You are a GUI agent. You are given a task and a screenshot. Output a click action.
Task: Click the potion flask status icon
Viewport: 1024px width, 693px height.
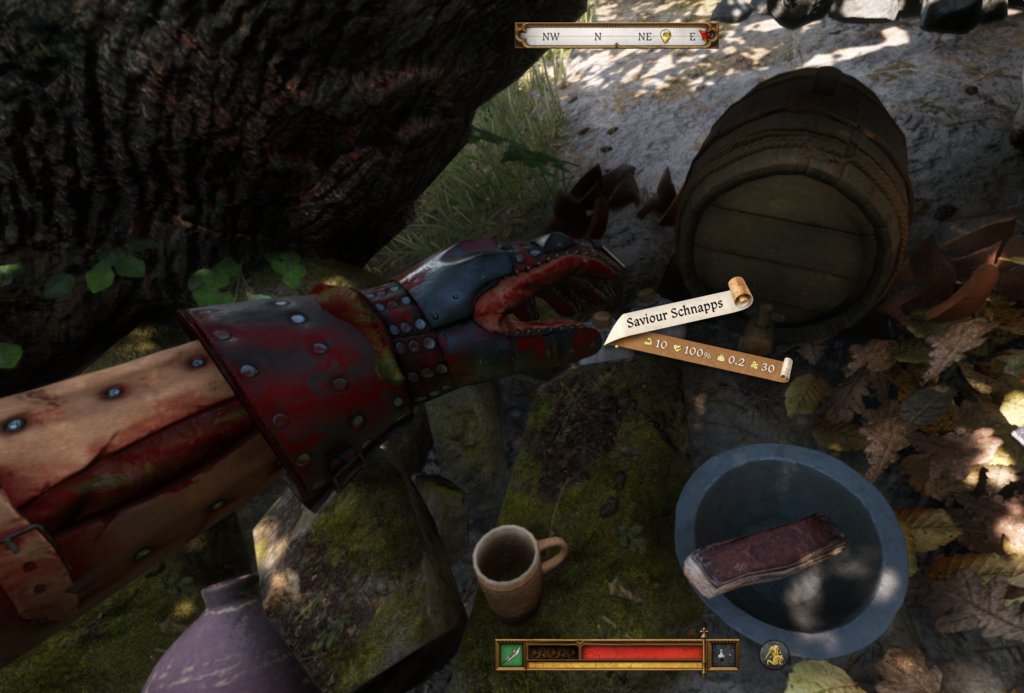(723, 654)
